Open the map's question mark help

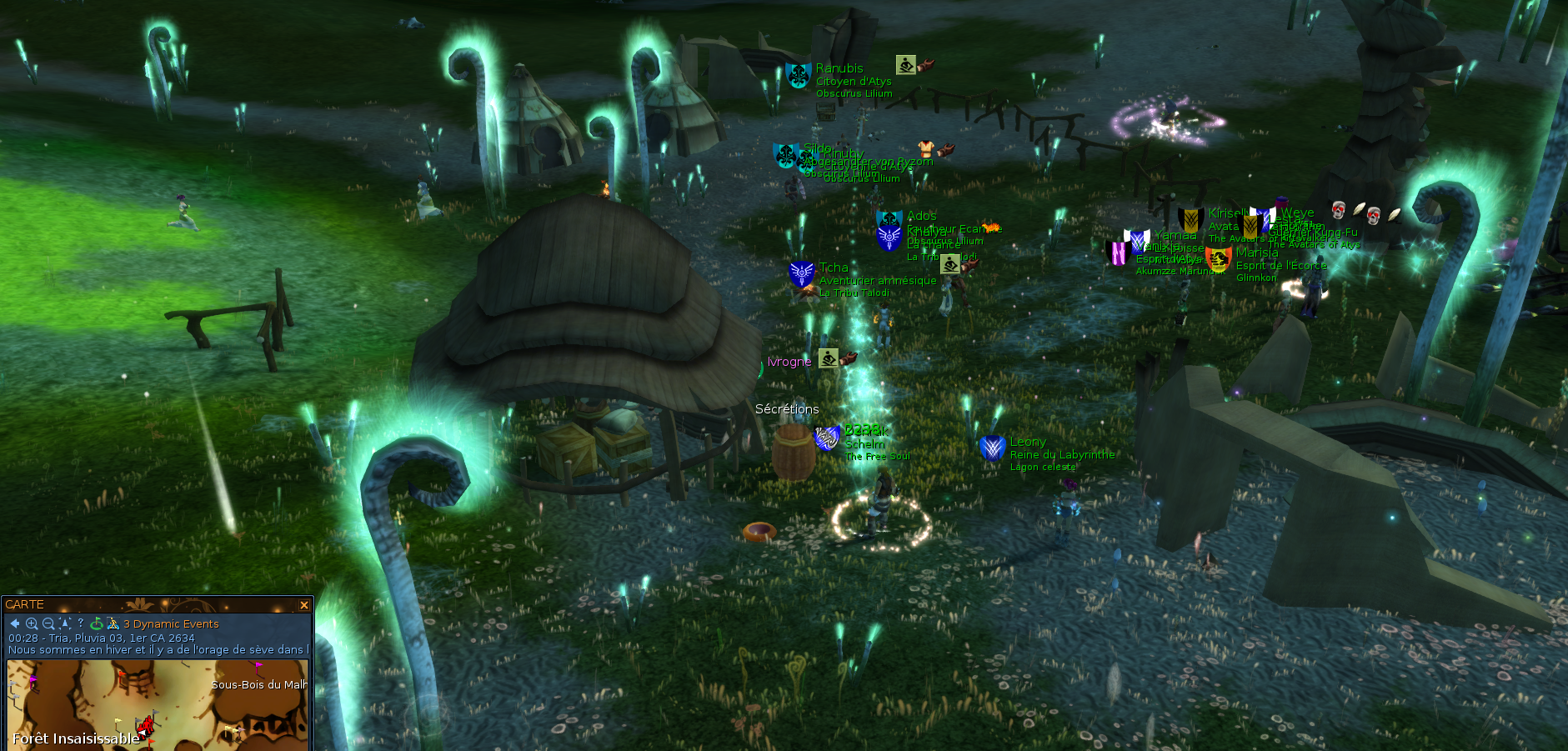click(80, 623)
